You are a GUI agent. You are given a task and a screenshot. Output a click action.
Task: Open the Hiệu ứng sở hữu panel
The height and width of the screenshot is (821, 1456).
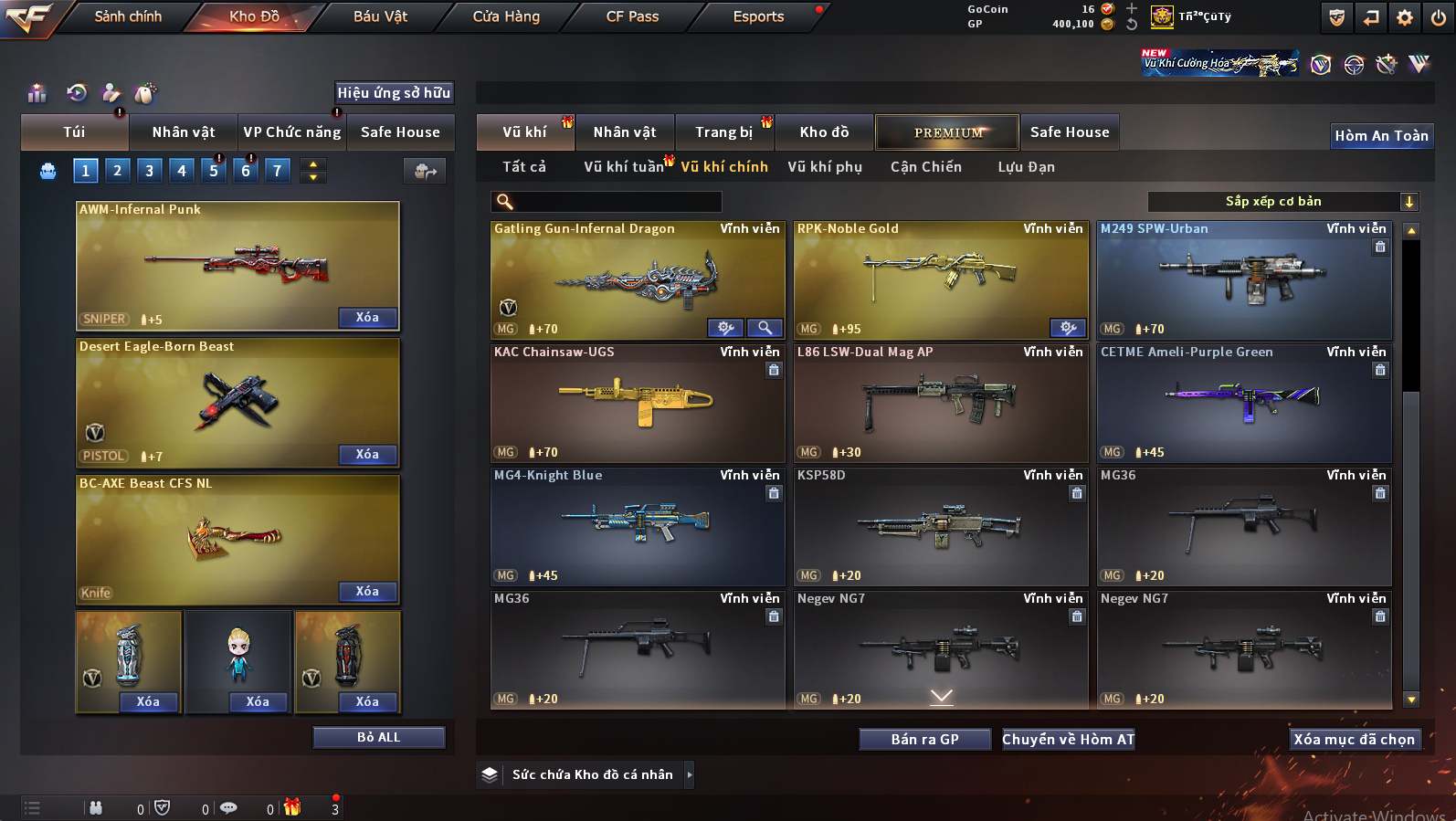tap(394, 92)
